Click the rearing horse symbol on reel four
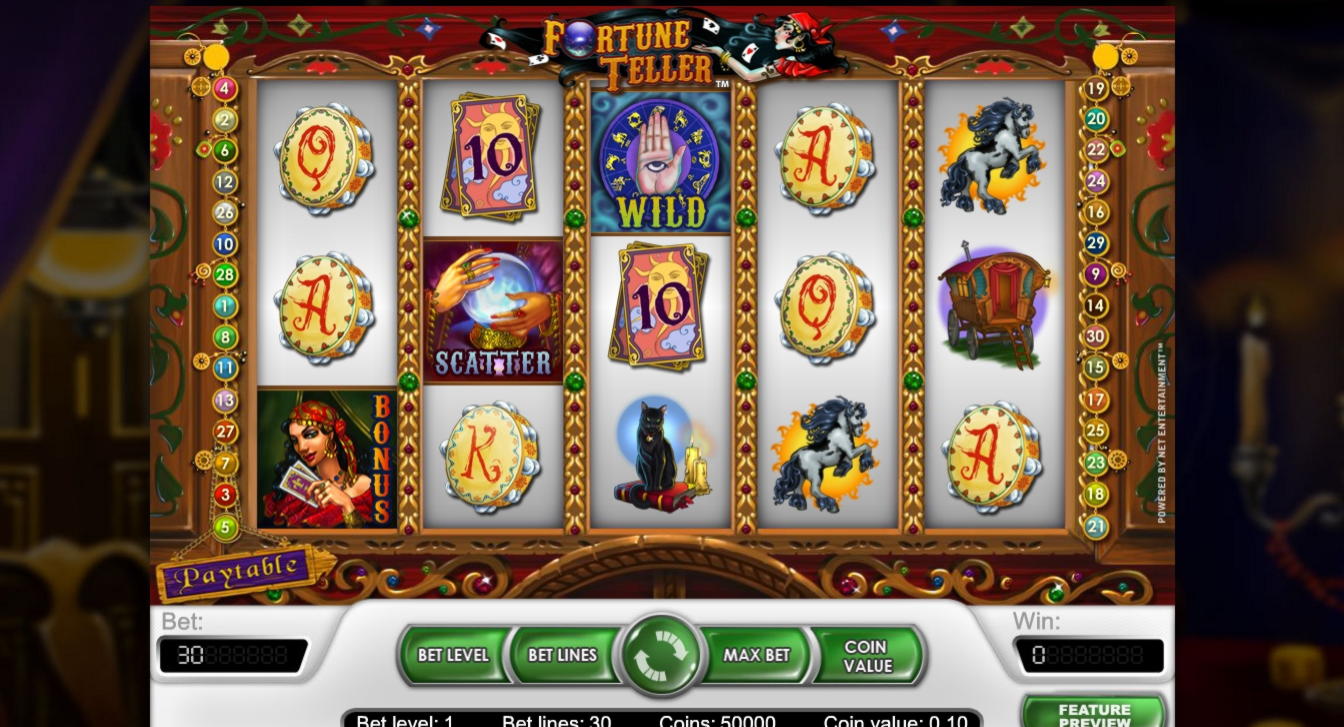 (x=826, y=457)
